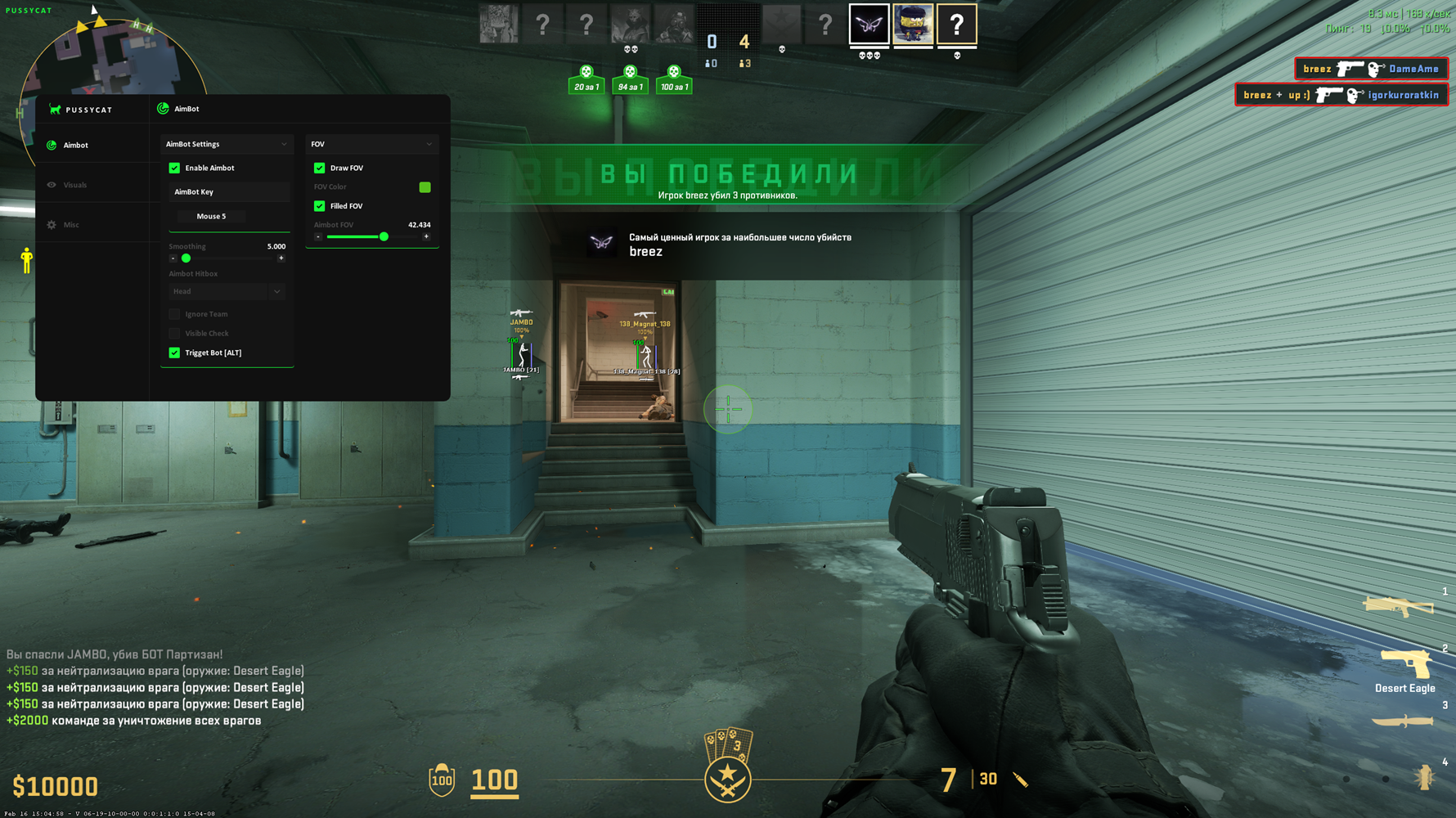
Task: Increase Smoothing with the plus button
Action: 281,258
